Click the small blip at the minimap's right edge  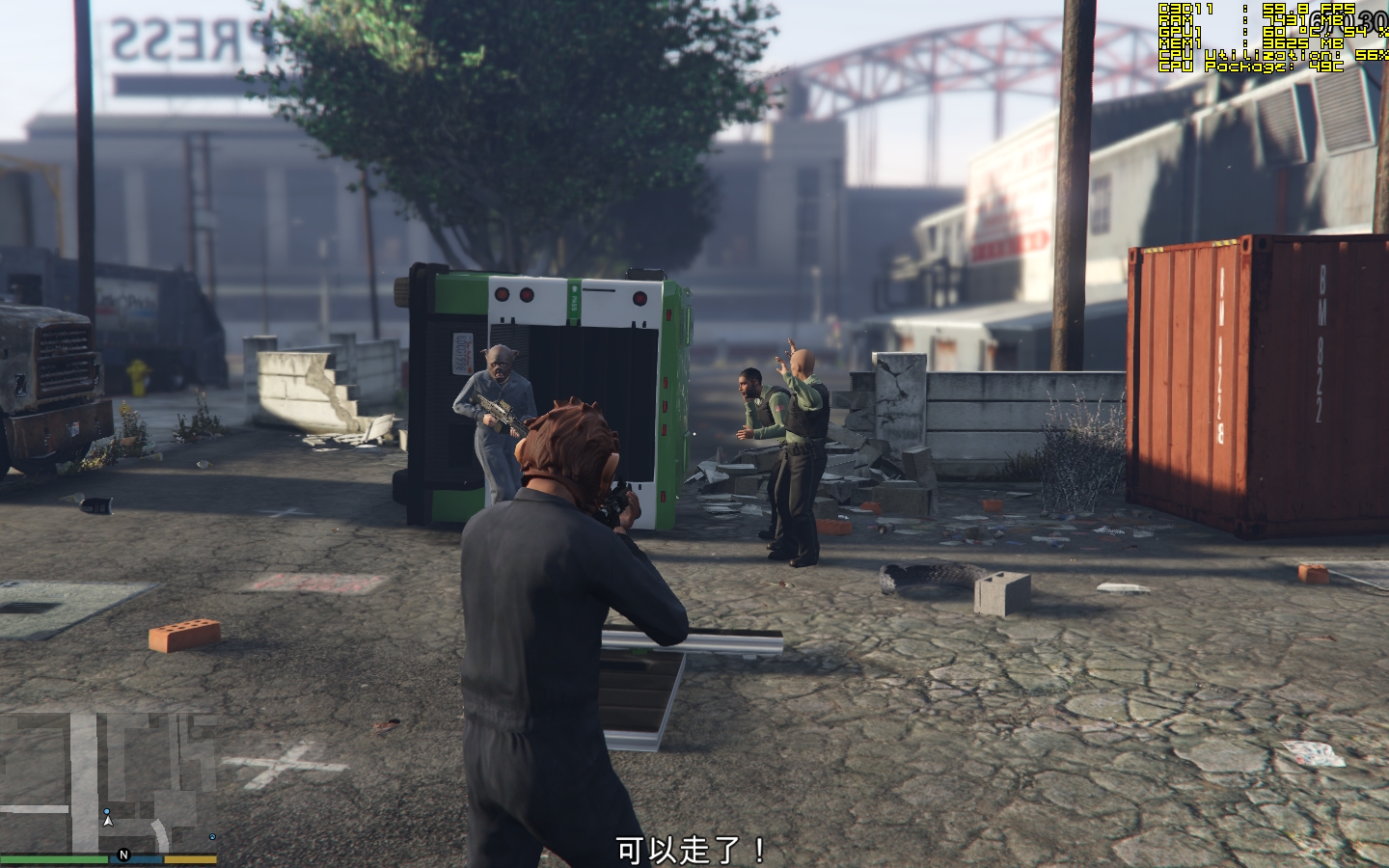(211, 837)
